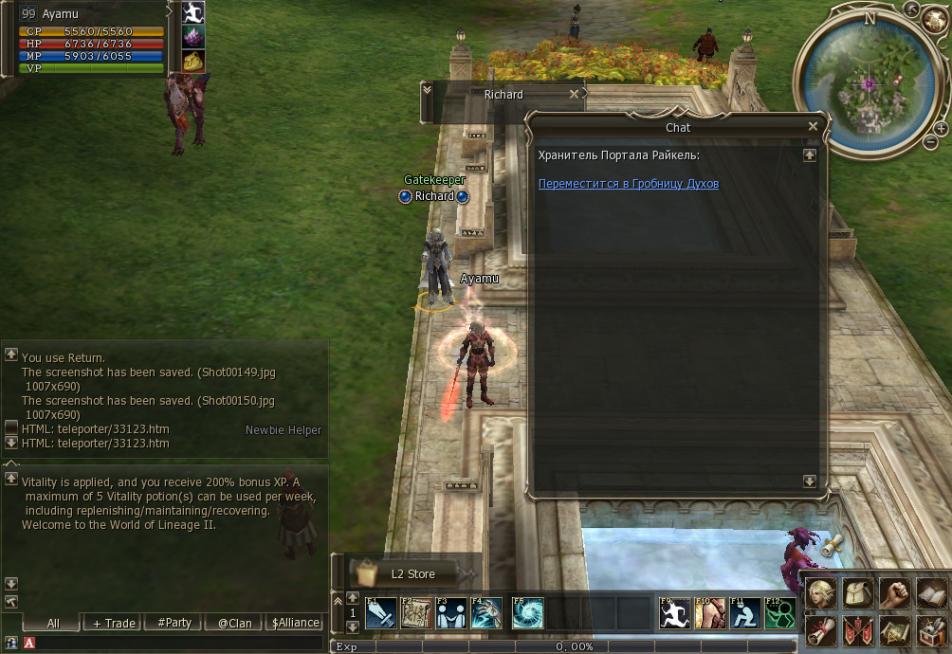Screen dimensions: 952x654
Task: Zoom in the minimap with plus button
Action: coord(940,129)
